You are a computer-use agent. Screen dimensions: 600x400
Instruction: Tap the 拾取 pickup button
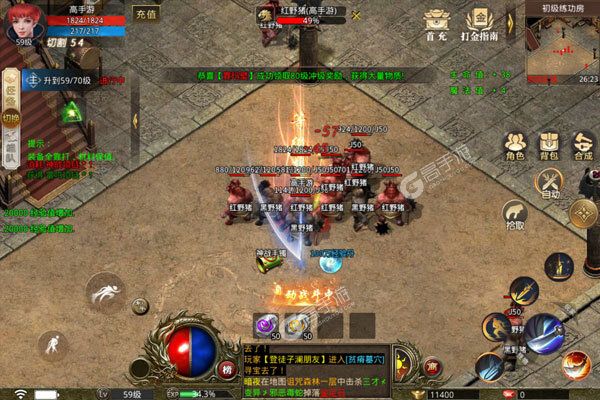point(515,217)
